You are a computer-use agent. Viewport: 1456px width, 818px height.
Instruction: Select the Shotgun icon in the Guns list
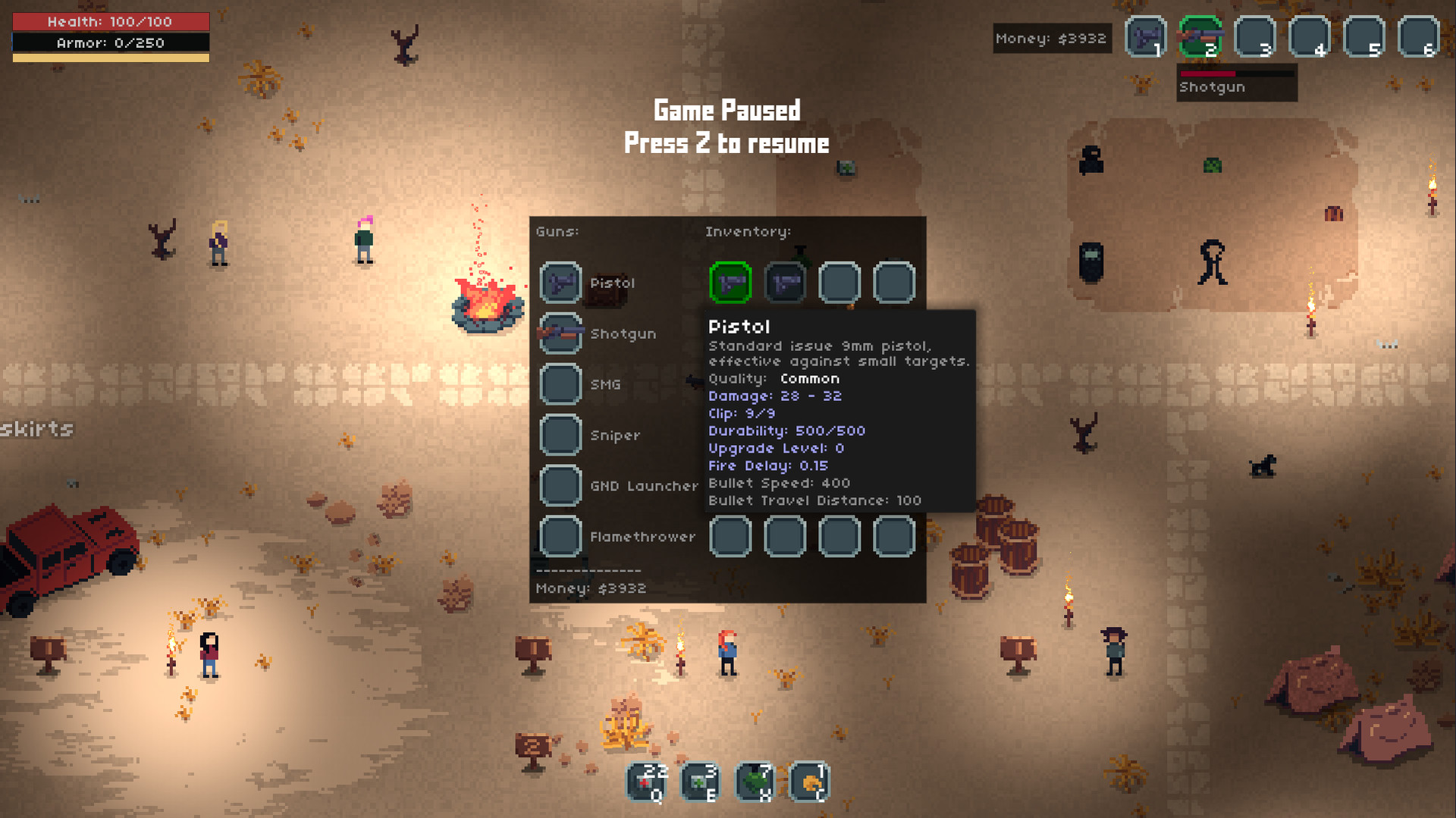pyautogui.click(x=560, y=334)
